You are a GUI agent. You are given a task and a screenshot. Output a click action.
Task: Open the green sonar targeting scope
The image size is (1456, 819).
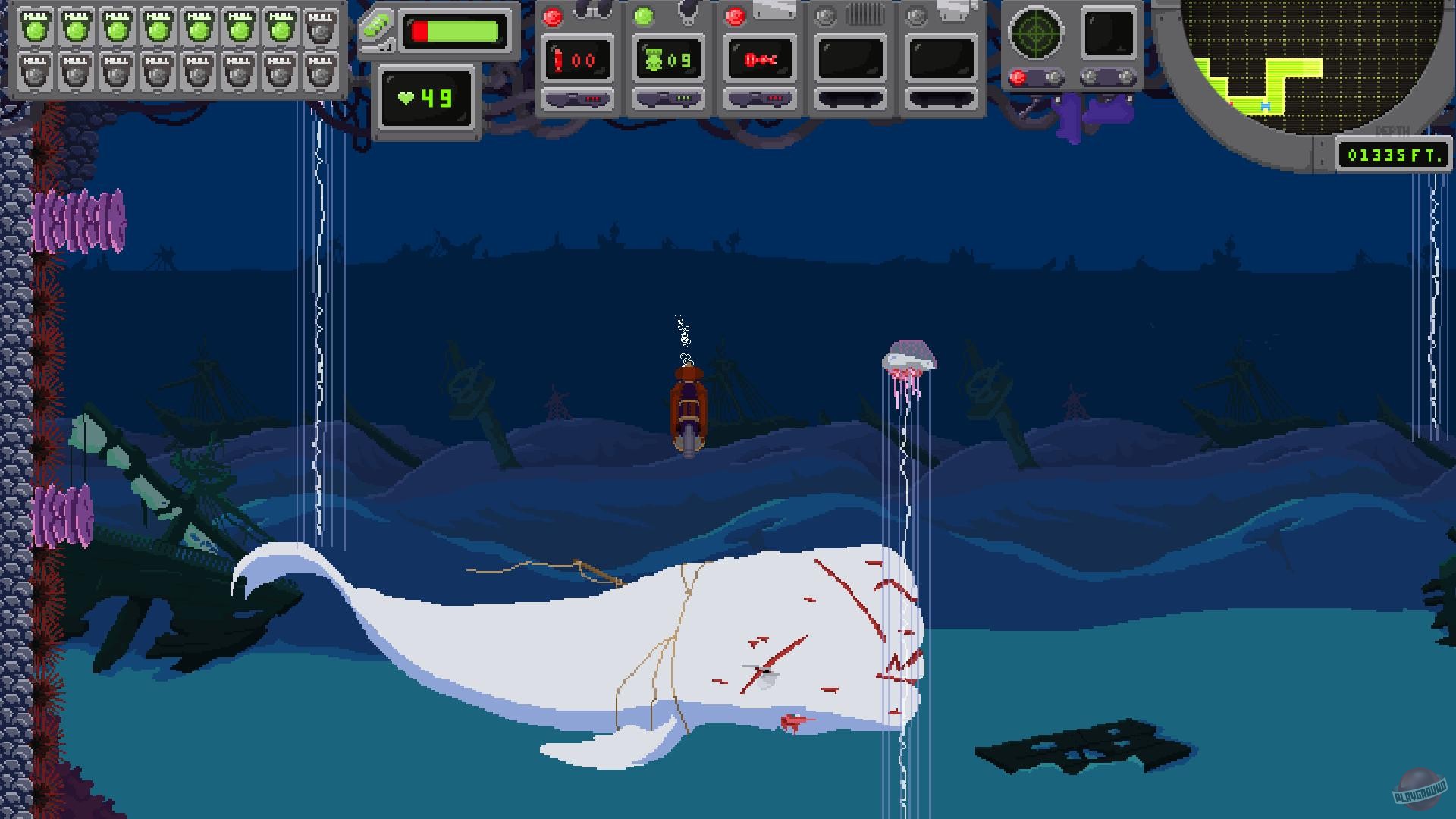1038,34
